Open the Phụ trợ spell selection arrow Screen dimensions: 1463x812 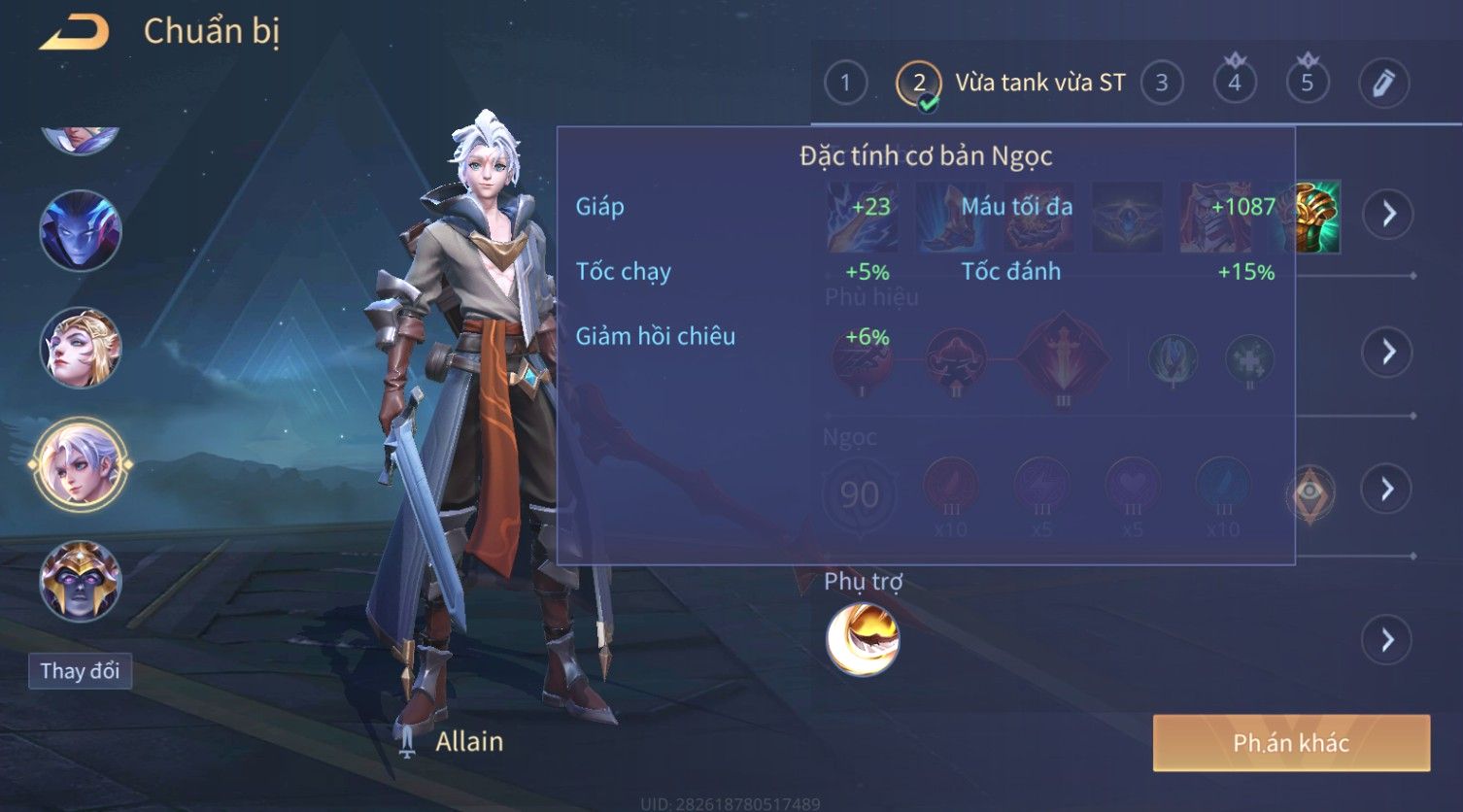point(1386,640)
